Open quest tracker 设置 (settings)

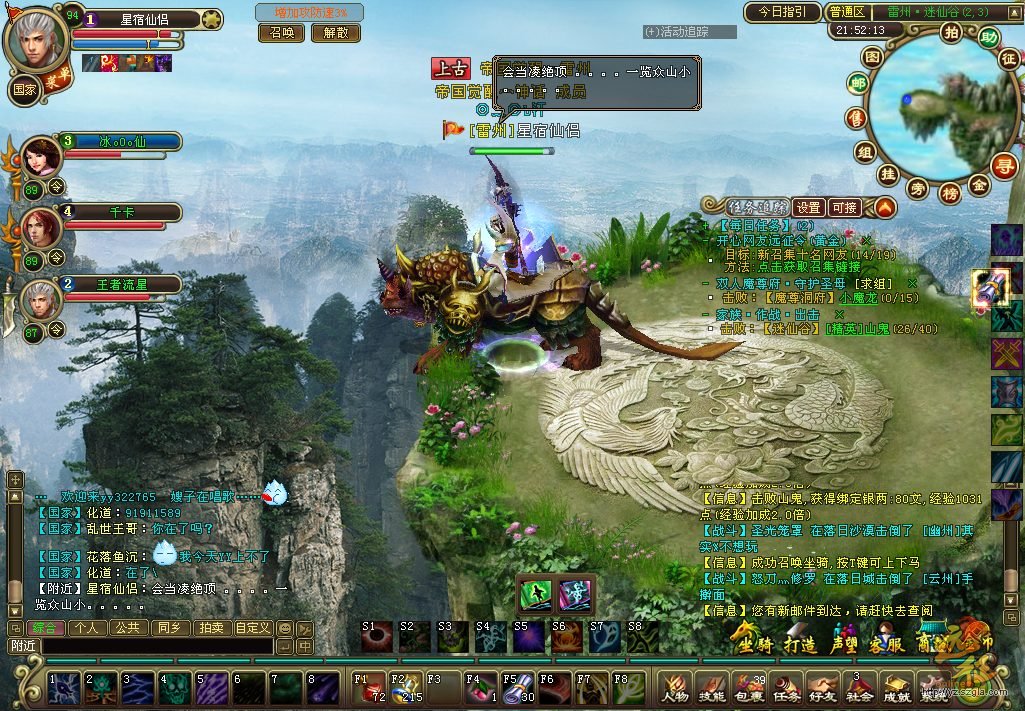click(x=808, y=208)
